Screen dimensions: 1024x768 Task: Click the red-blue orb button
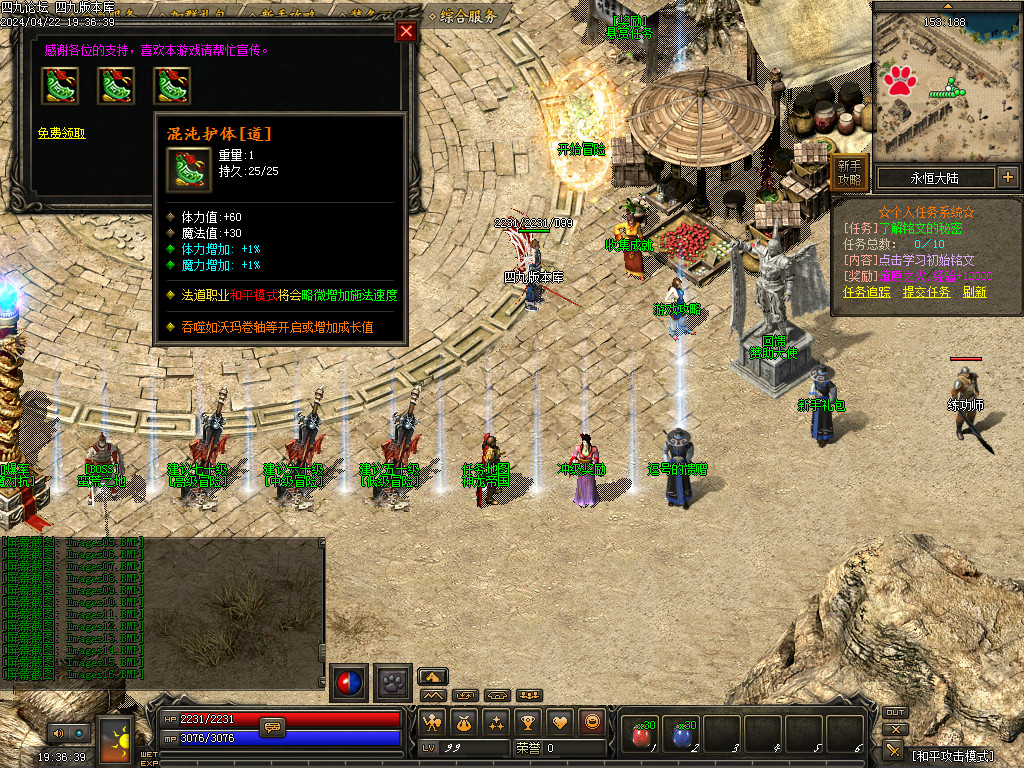[x=349, y=683]
